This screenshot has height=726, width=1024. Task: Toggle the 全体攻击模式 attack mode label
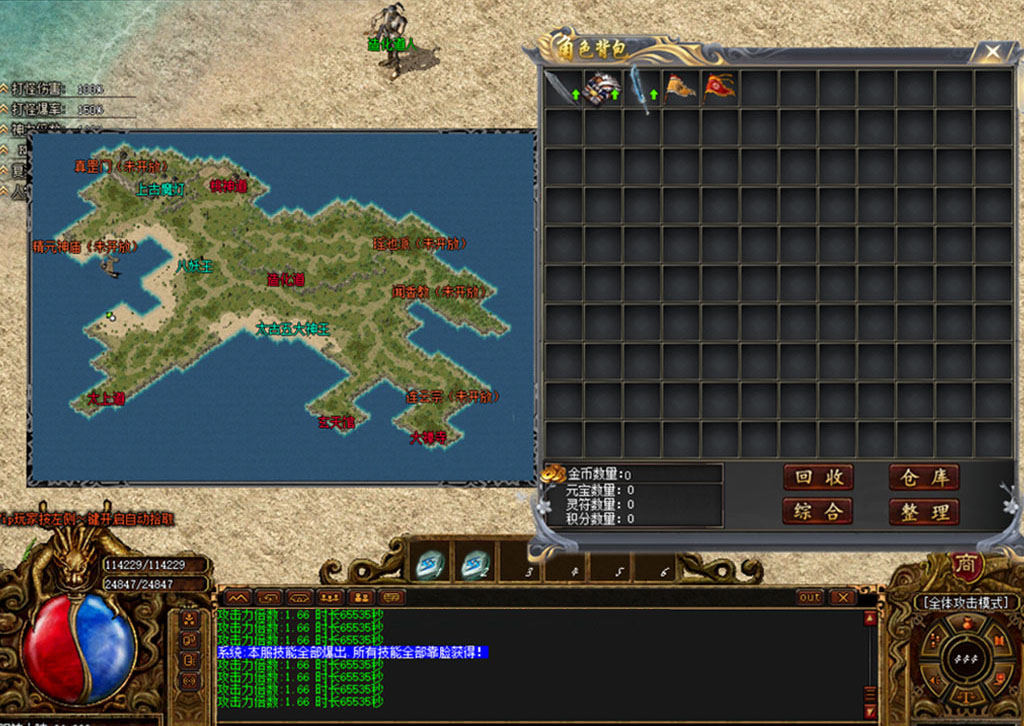pos(966,603)
